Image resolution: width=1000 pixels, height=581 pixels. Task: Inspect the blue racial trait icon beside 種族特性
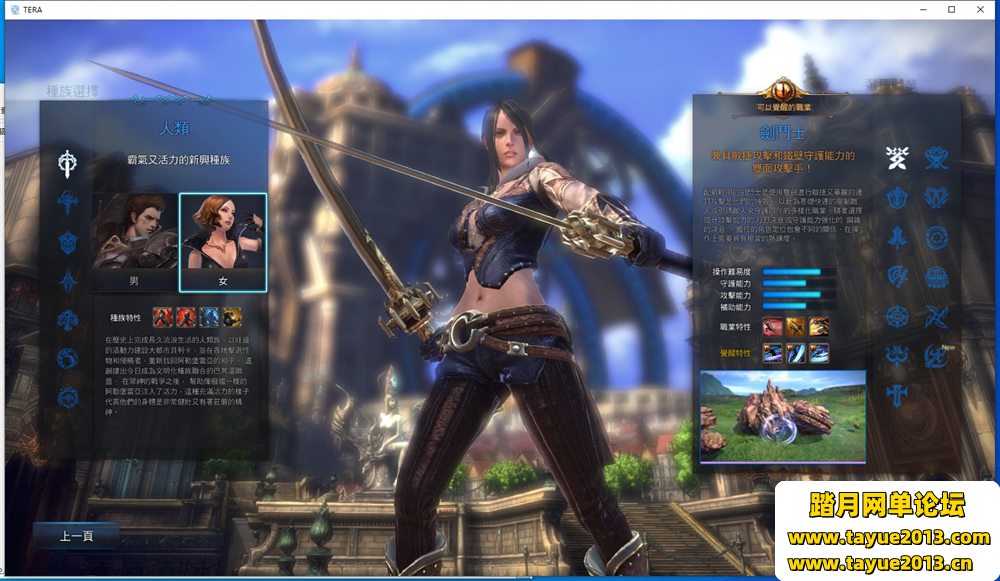pyautogui.click(x=209, y=317)
